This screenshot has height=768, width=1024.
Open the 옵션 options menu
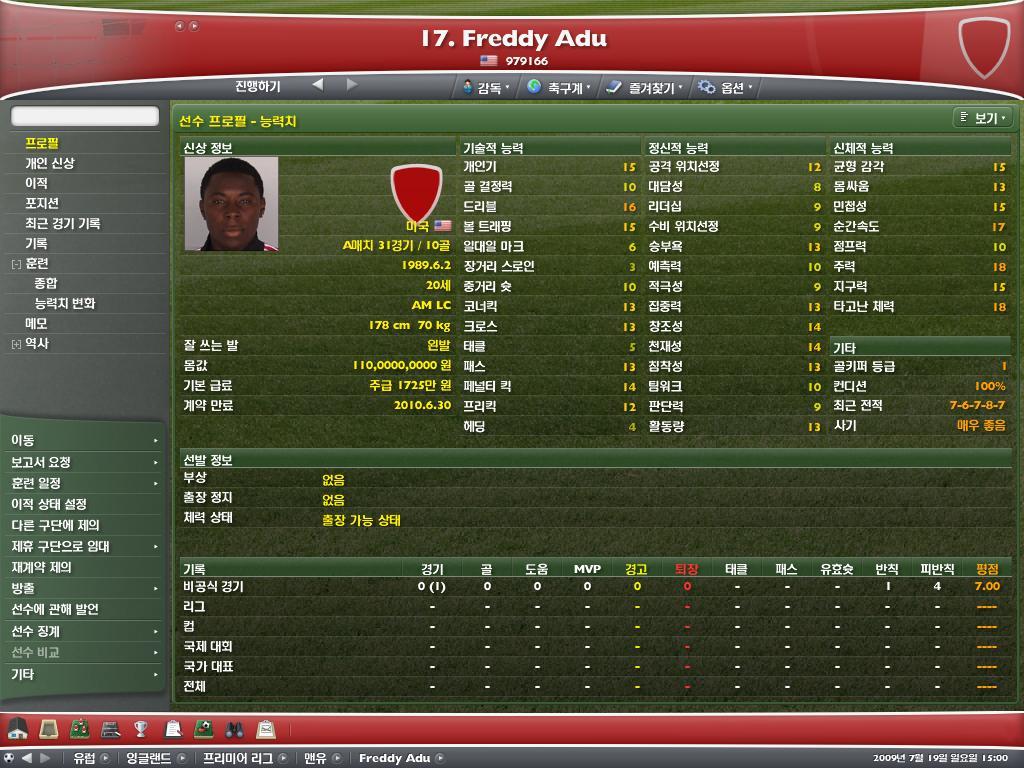(x=726, y=88)
